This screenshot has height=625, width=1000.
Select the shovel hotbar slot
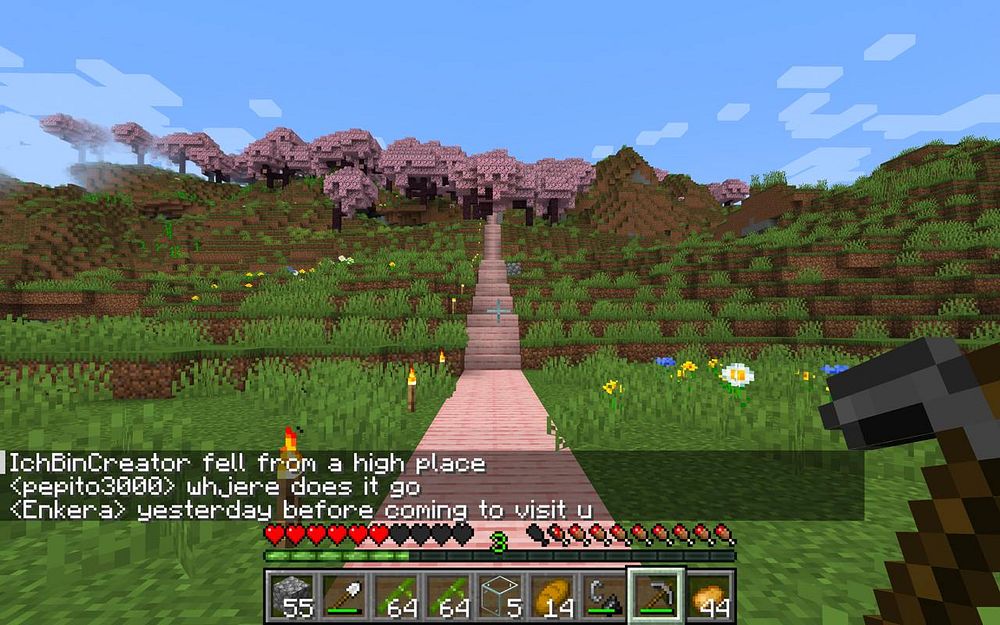(x=342, y=595)
